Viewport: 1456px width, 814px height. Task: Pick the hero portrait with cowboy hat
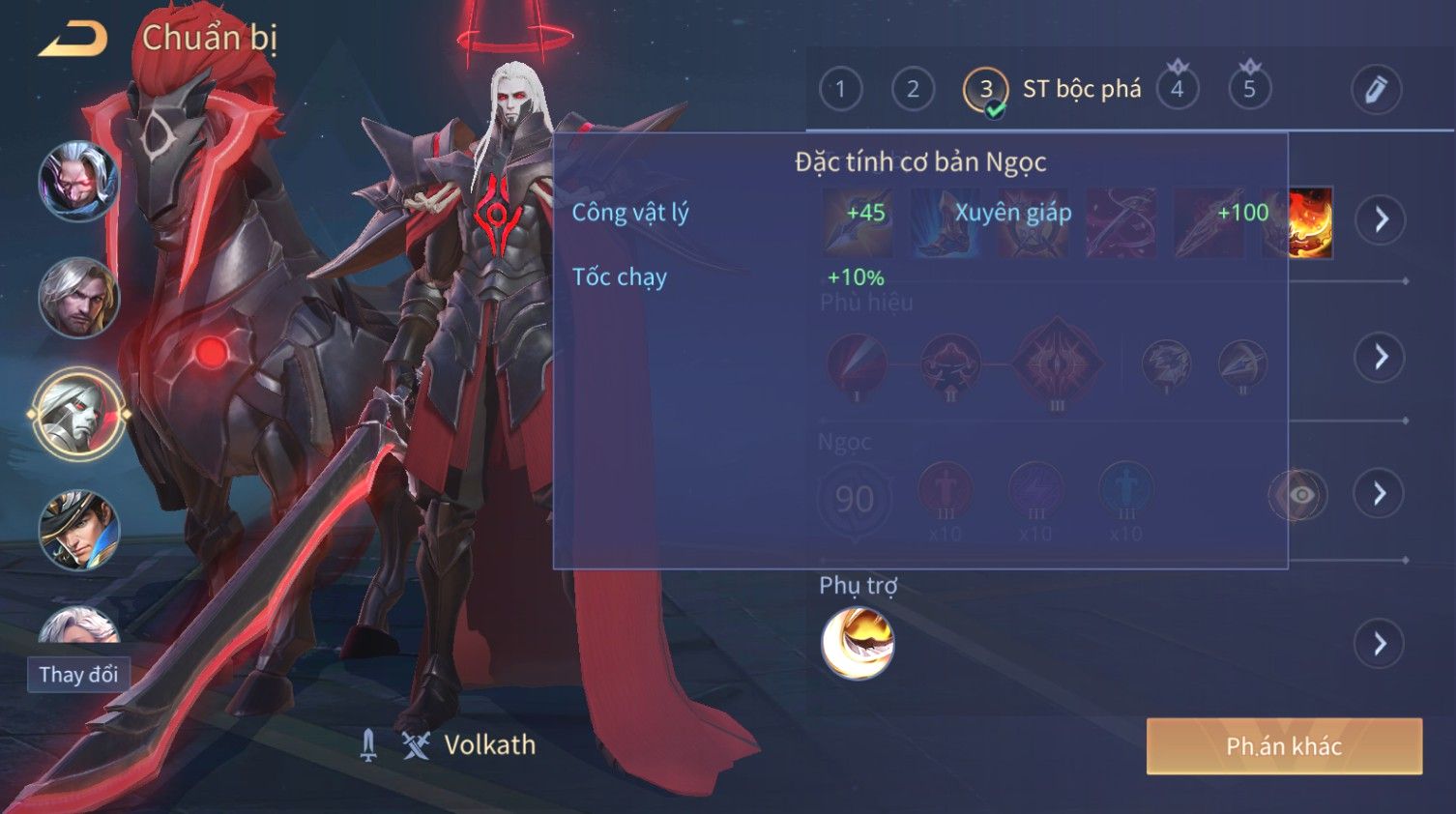[x=78, y=530]
